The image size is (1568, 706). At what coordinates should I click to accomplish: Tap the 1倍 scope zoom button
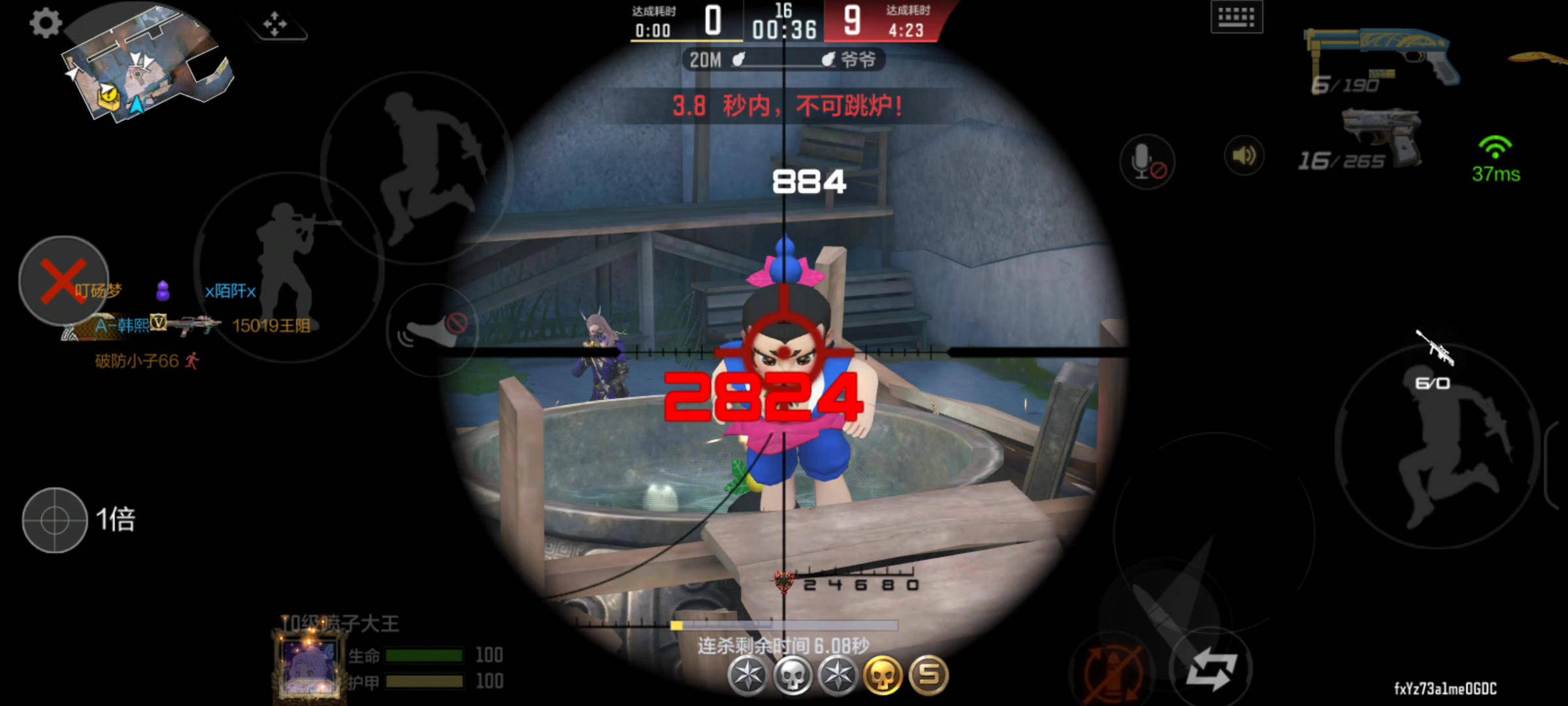click(x=56, y=520)
